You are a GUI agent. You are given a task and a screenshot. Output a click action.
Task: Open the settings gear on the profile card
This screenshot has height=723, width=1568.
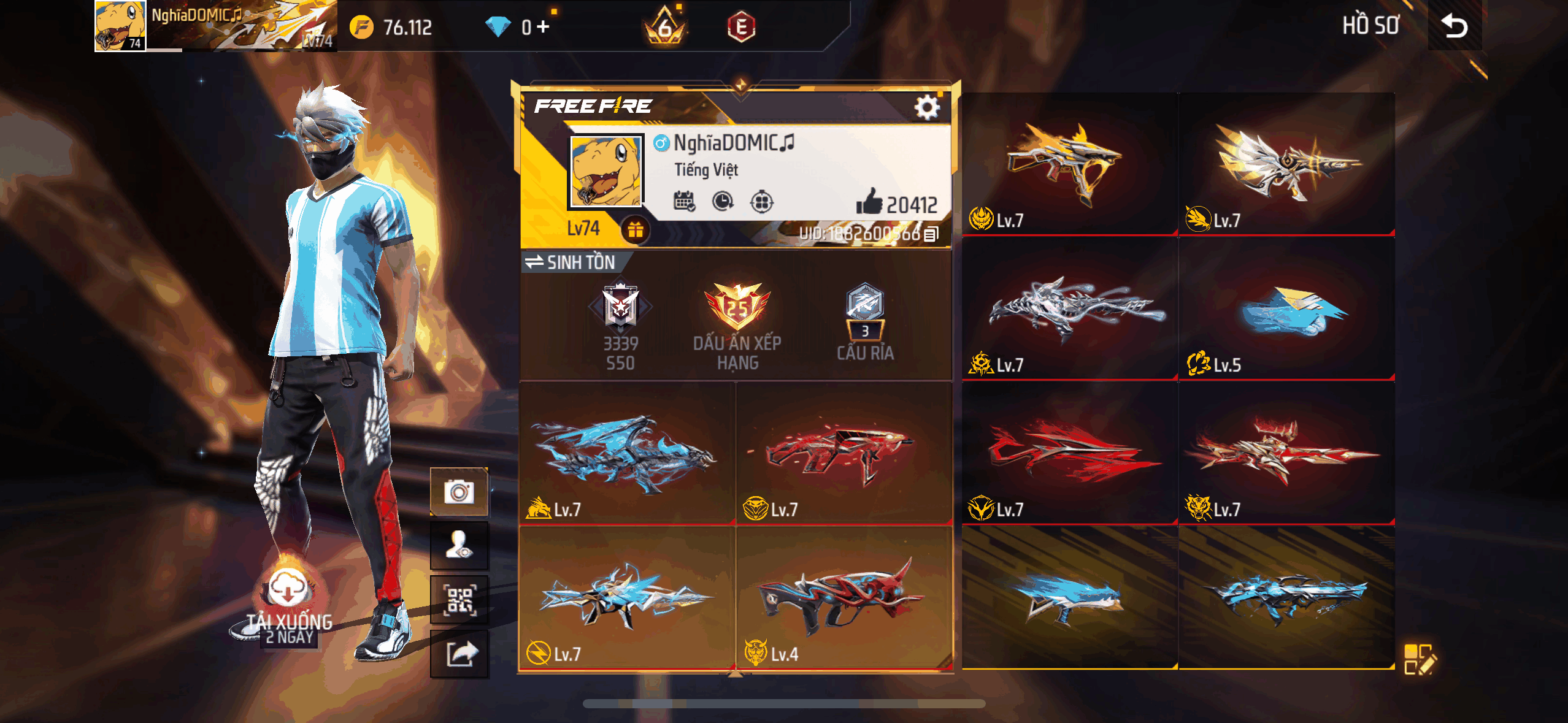928,106
